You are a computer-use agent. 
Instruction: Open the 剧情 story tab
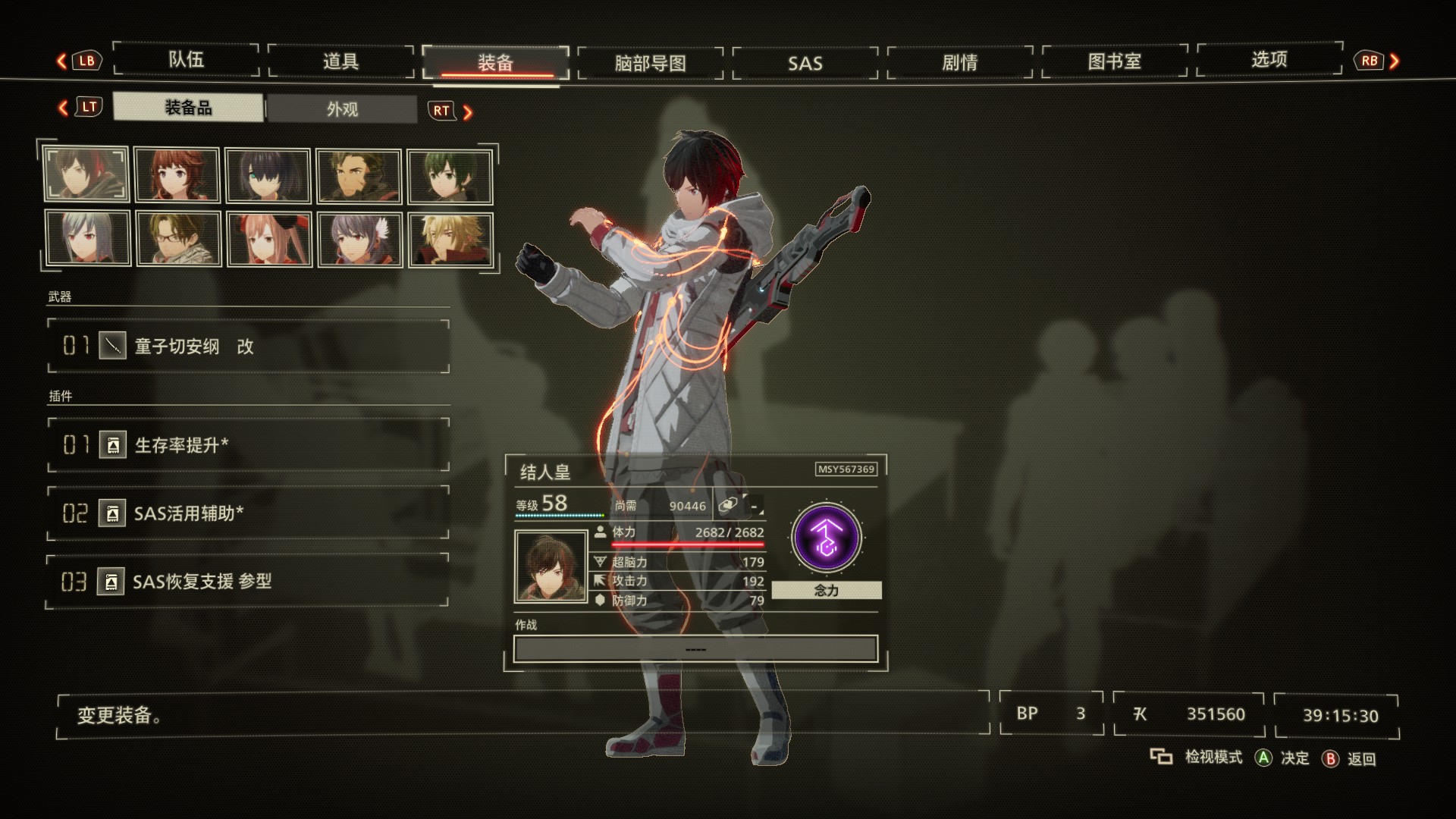point(959,62)
